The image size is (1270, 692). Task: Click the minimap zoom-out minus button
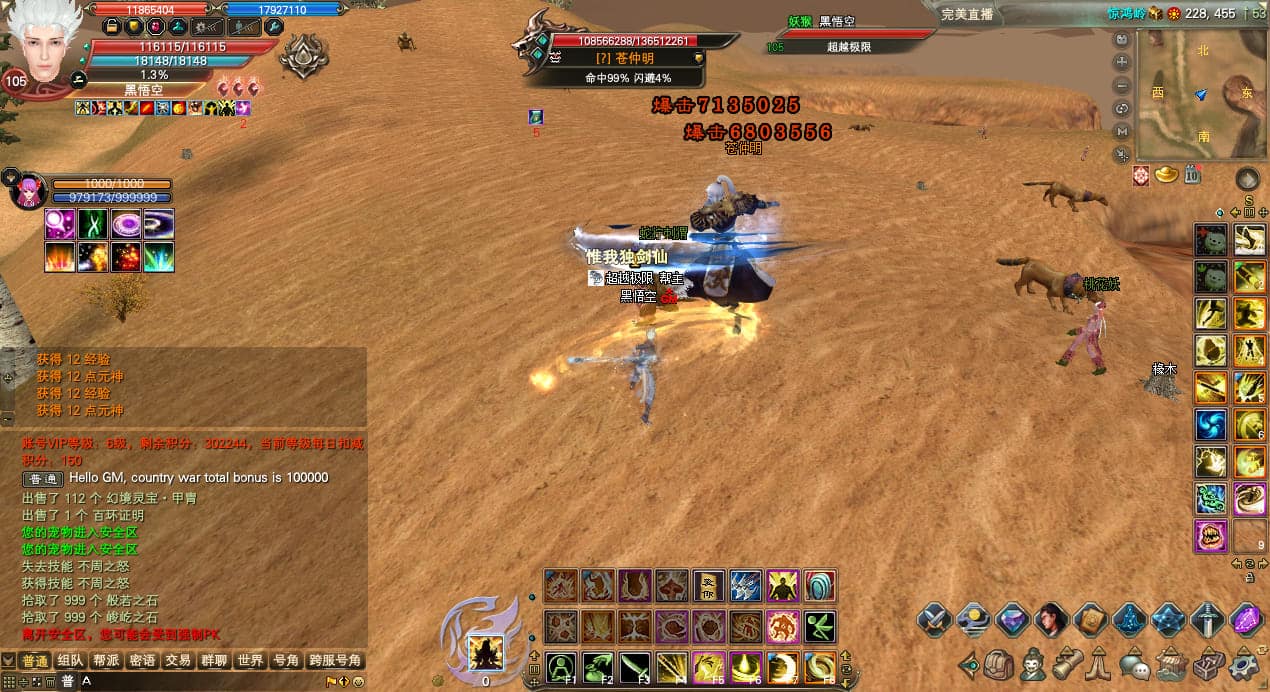tap(1122, 85)
